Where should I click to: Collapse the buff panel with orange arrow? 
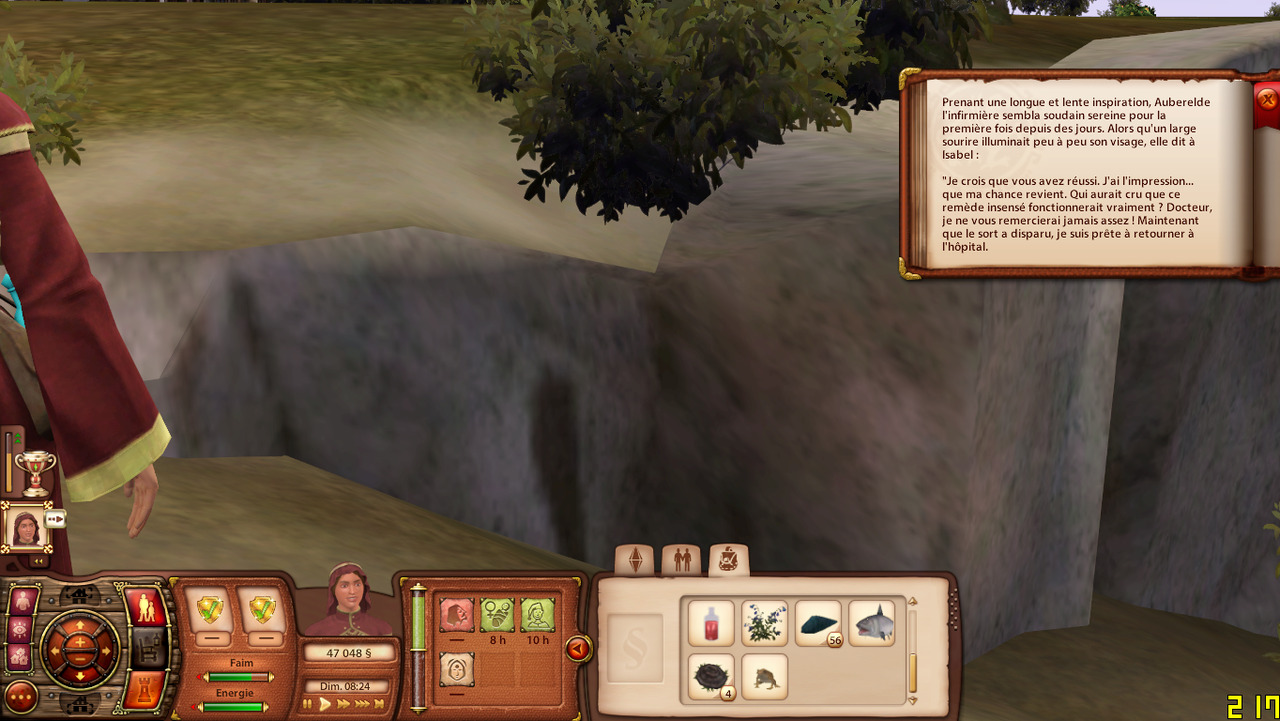coord(577,649)
